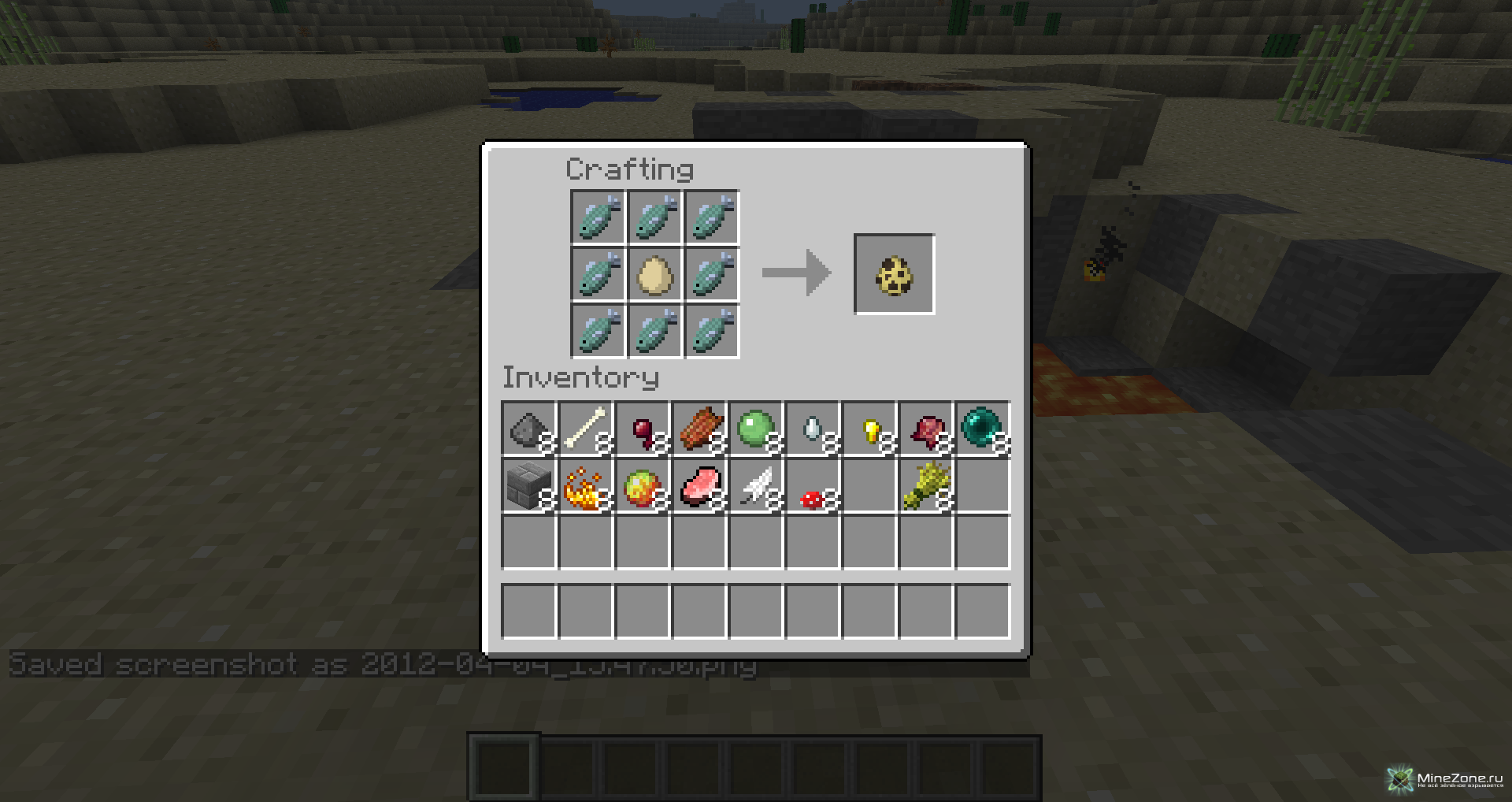Image resolution: width=1512 pixels, height=802 pixels.
Task: Click the MineZone.ru watermark logo
Action: pyautogui.click(x=1446, y=779)
